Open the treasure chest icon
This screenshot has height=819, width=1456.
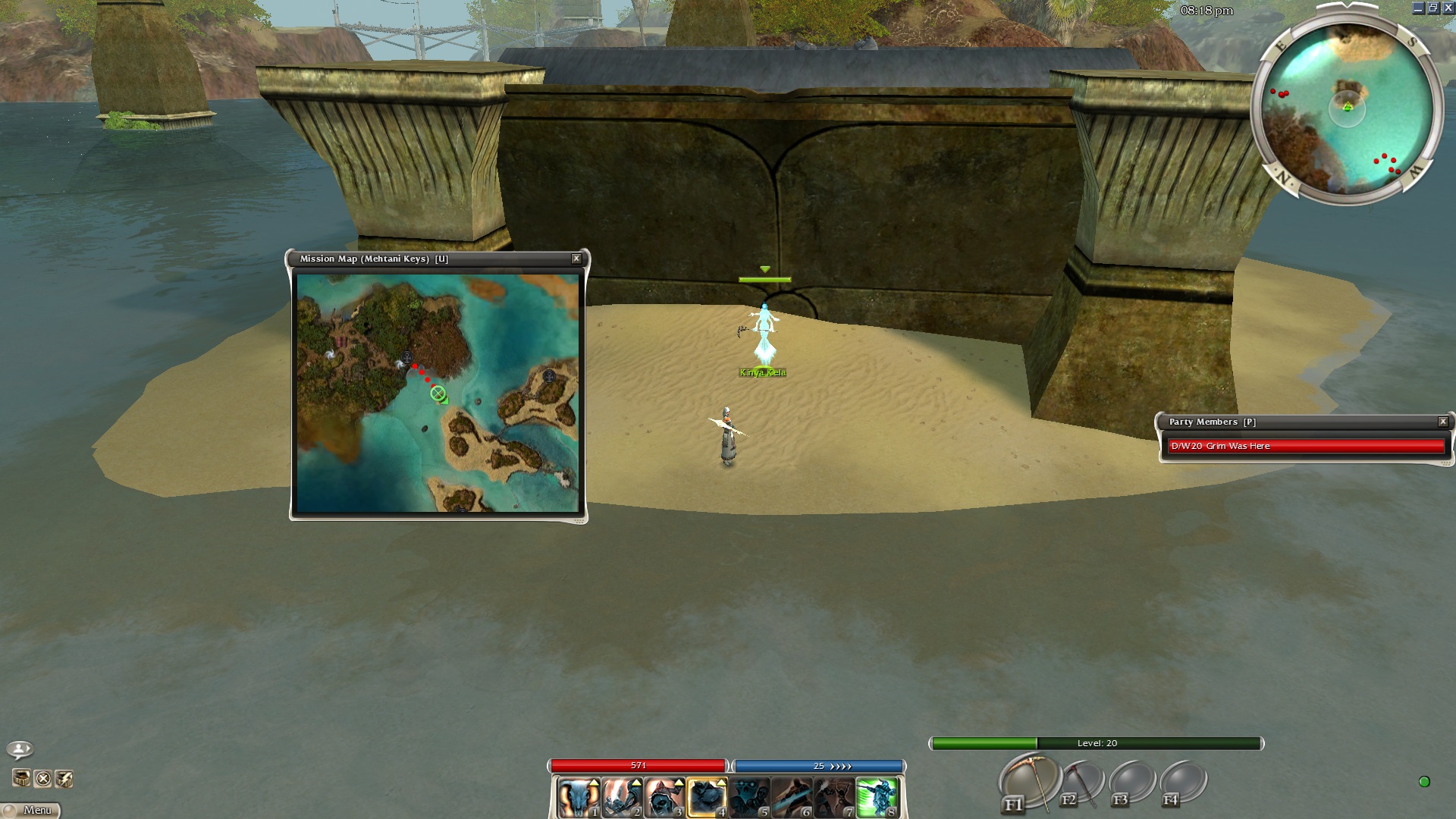click(21, 779)
